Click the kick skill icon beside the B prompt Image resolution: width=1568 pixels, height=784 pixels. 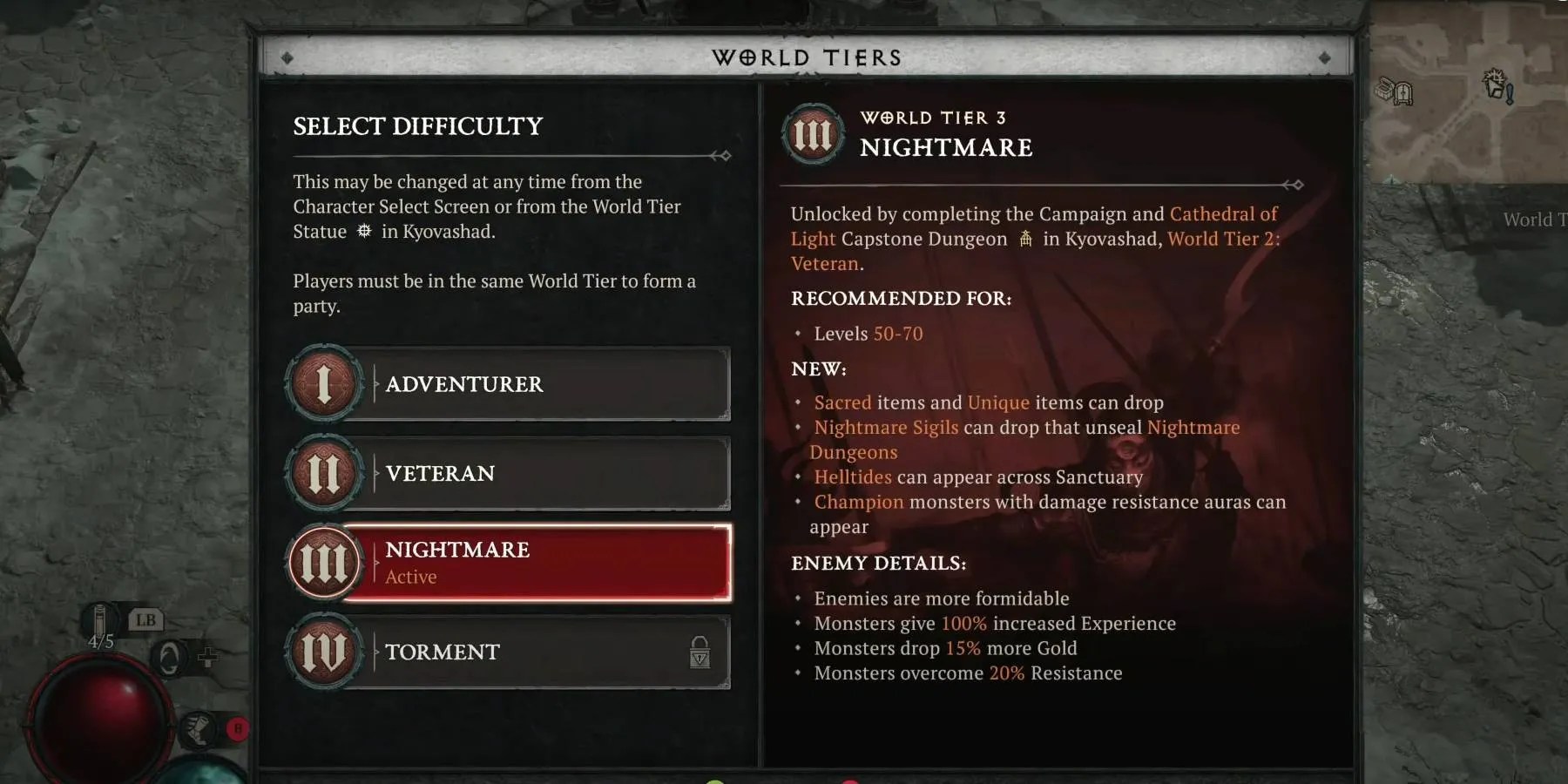[198, 729]
